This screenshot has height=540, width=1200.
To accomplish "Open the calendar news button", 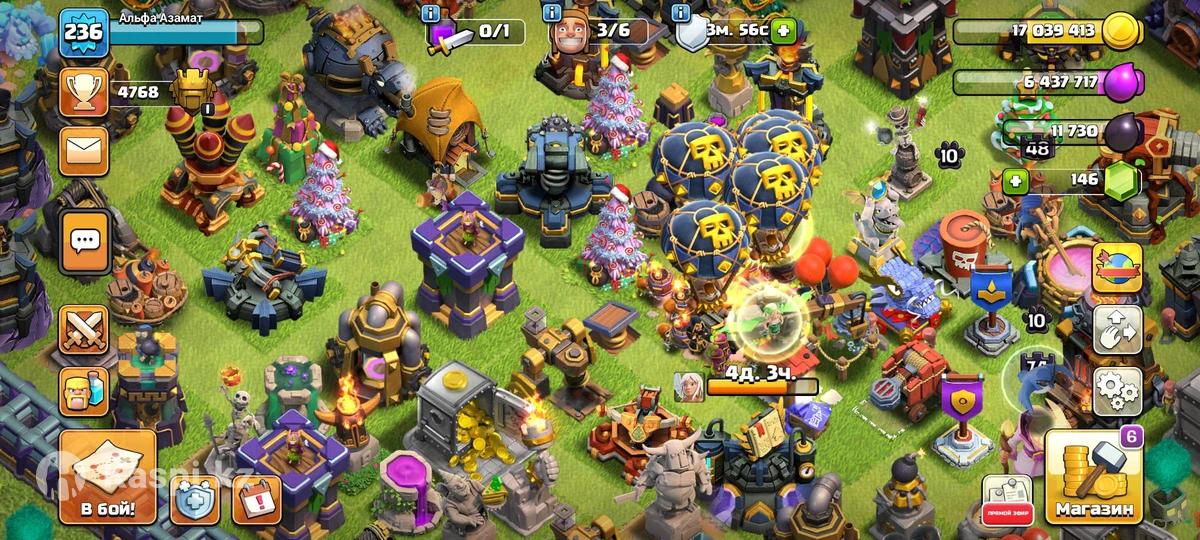I will coord(256,499).
